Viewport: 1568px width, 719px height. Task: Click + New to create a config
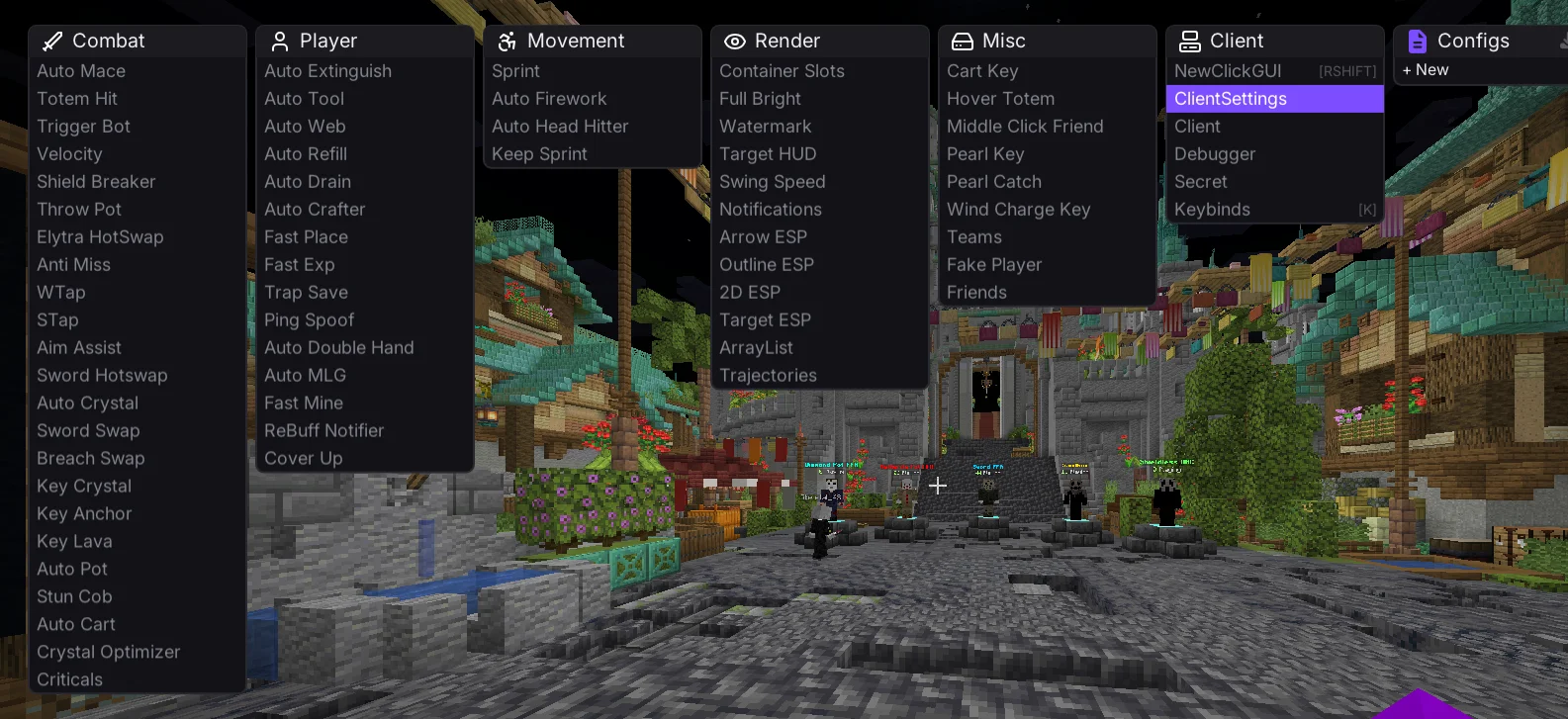click(1426, 69)
